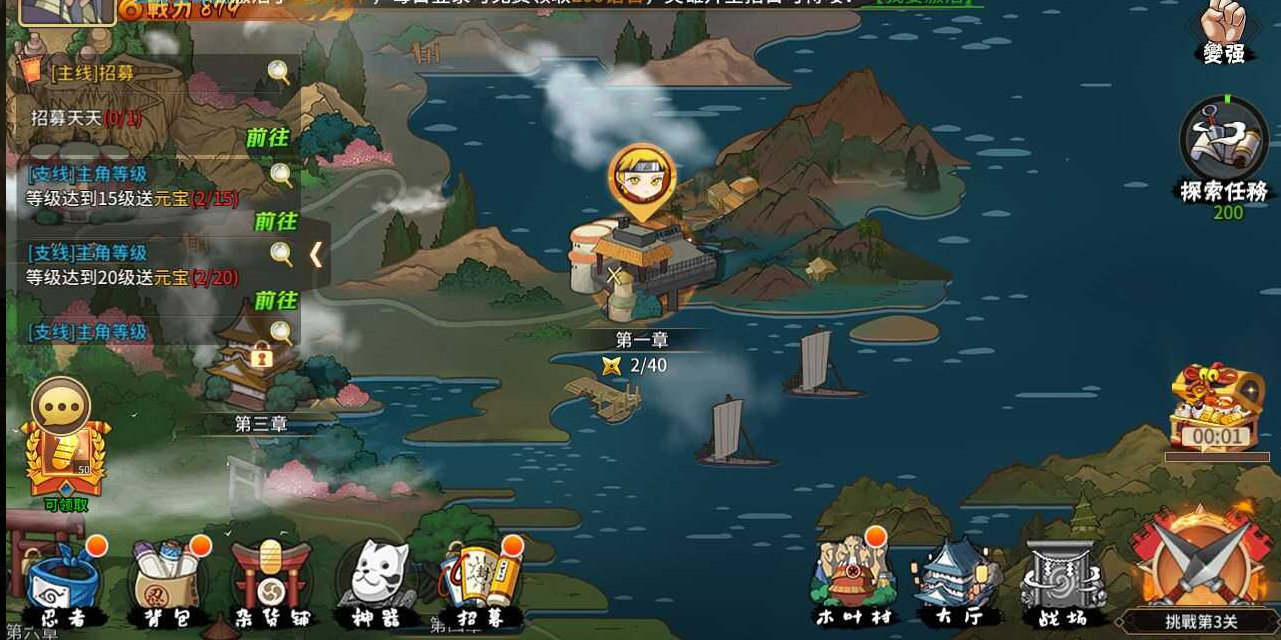Go to the level 20 reward quest
The image size is (1281, 640).
[x=275, y=300]
